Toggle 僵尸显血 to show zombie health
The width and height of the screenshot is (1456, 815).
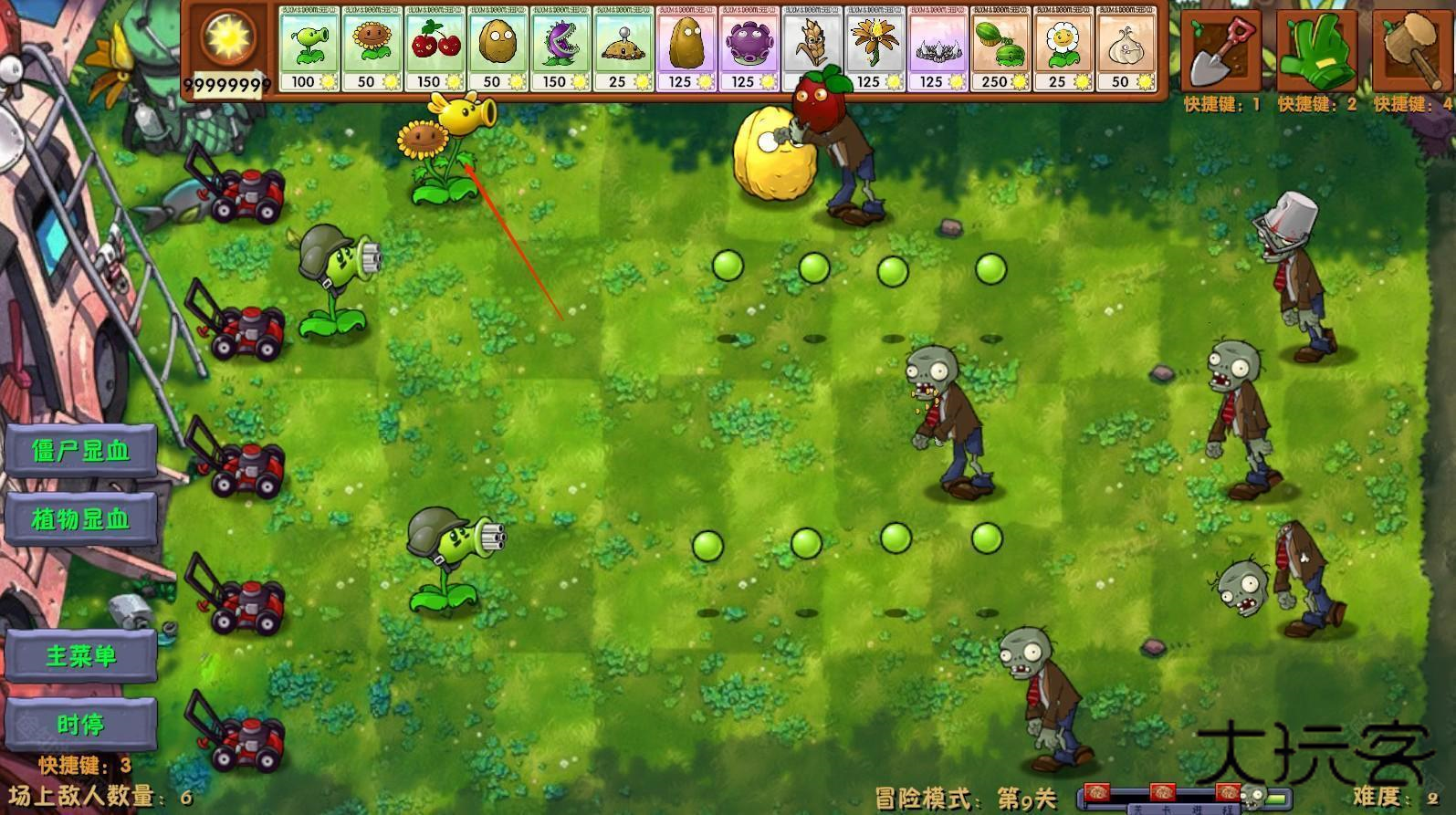tap(82, 451)
